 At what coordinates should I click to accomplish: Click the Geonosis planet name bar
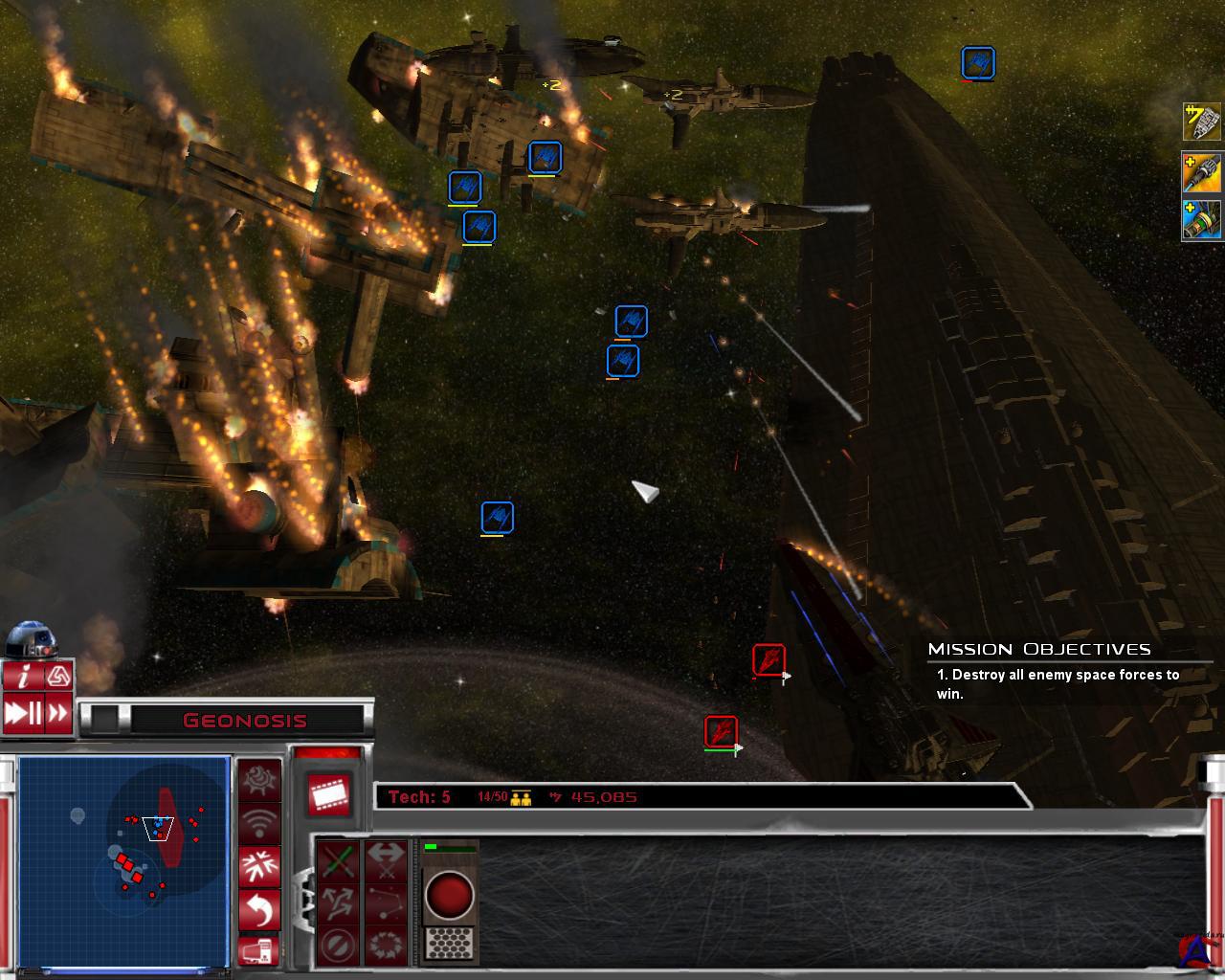[245, 721]
